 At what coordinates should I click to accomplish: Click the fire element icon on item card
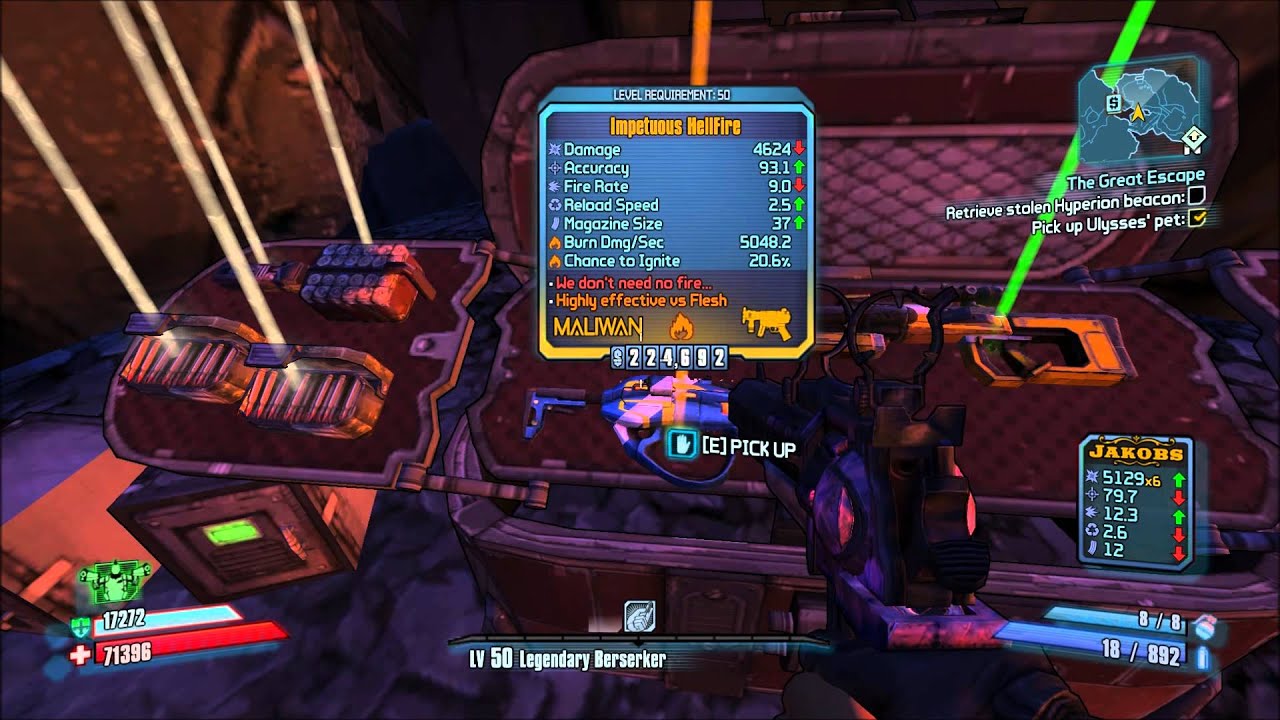(680, 325)
